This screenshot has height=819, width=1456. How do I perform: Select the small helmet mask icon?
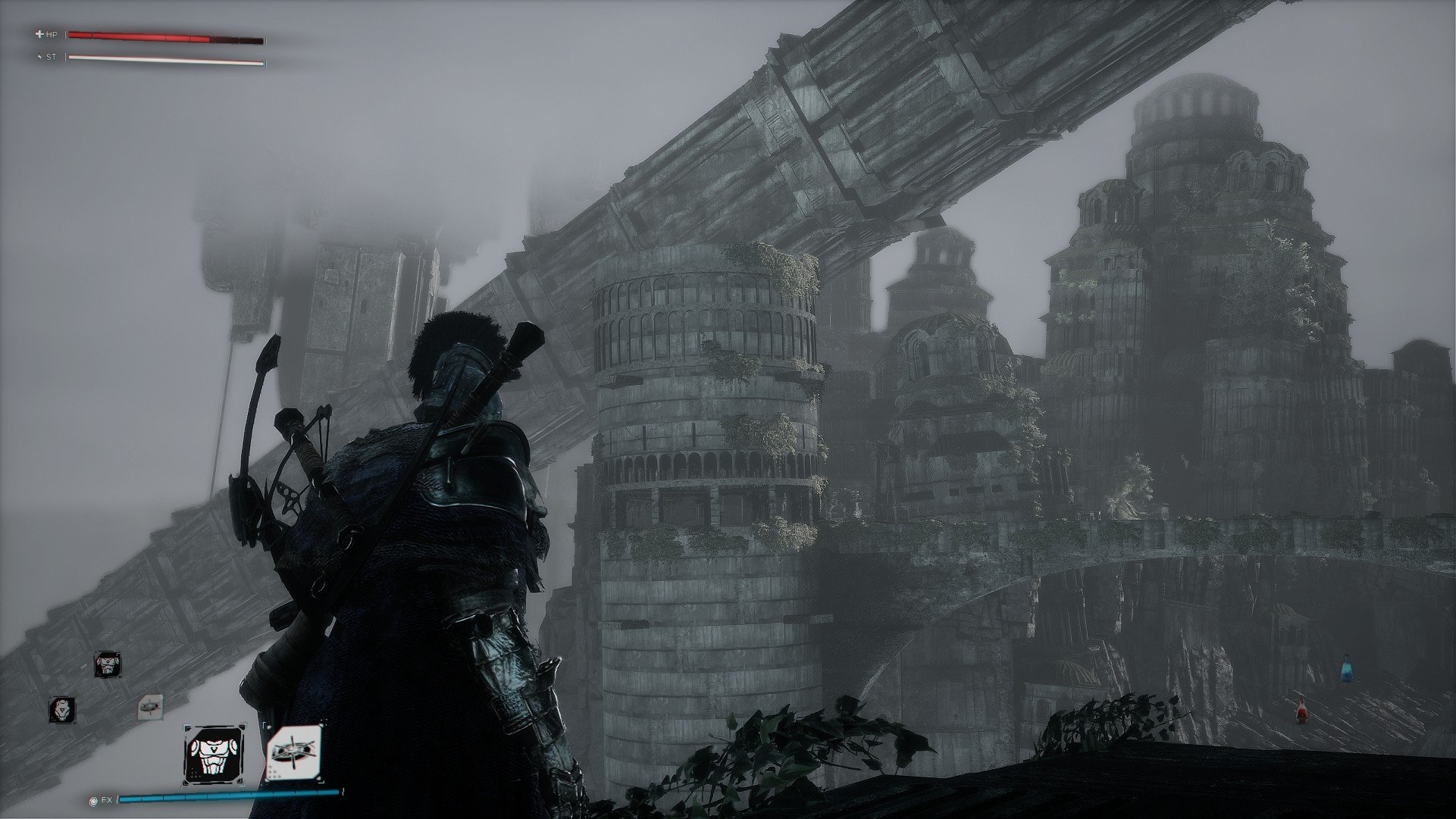click(x=62, y=709)
